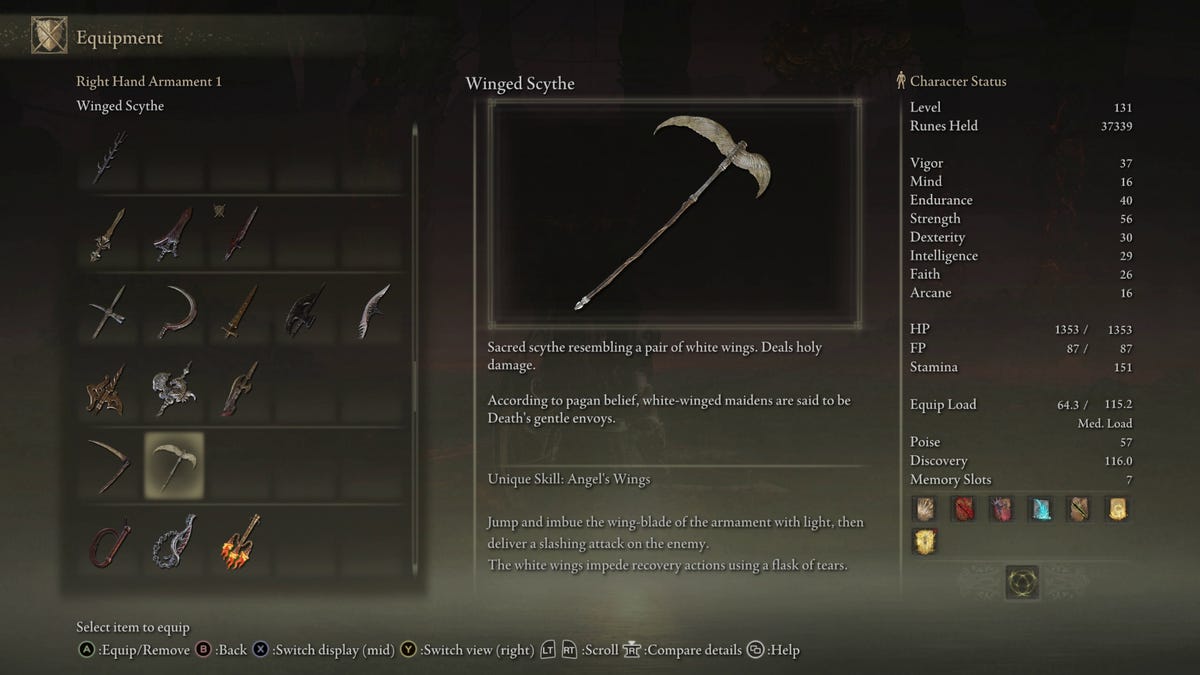Equip the black winged axe
This screenshot has width=1200, height=675.
304,312
